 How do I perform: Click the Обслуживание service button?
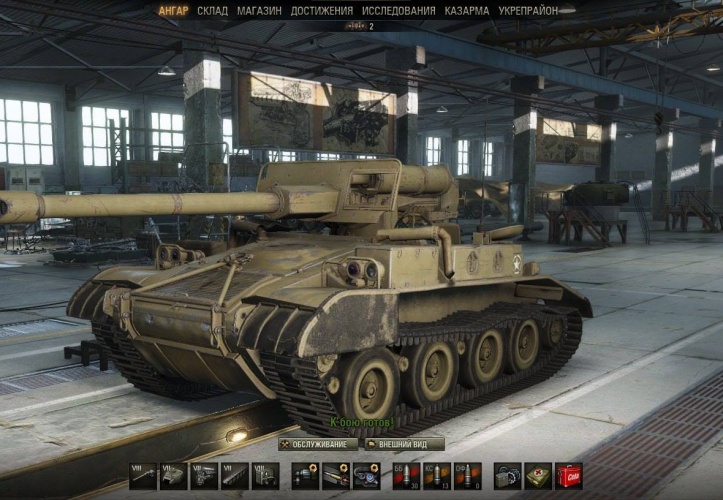(x=317, y=444)
